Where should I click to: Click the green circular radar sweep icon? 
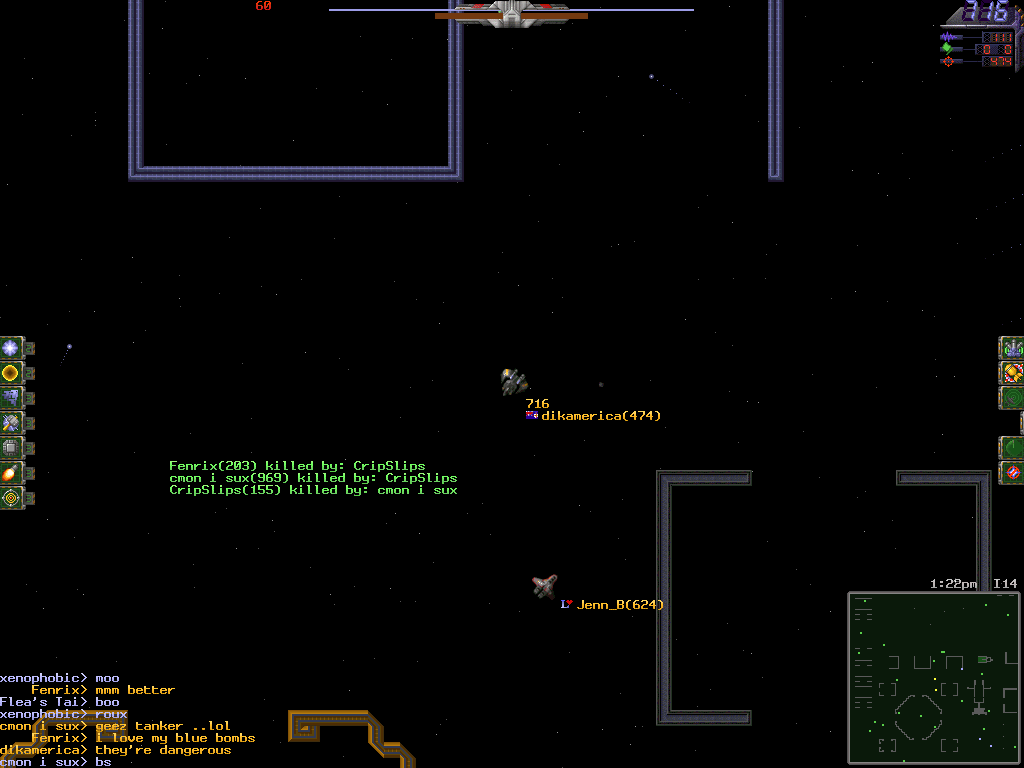(1012, 447)
